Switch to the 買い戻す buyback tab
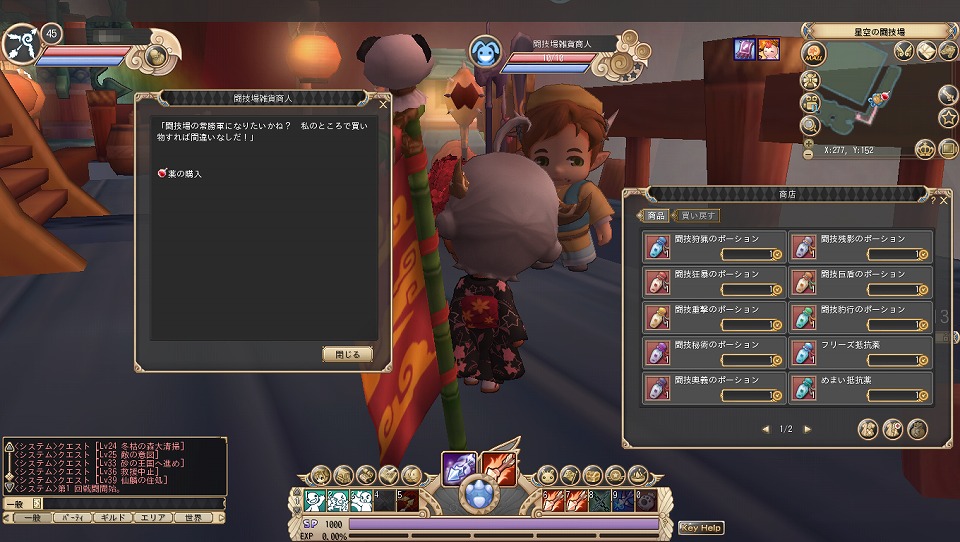 [x=698, y=215]
